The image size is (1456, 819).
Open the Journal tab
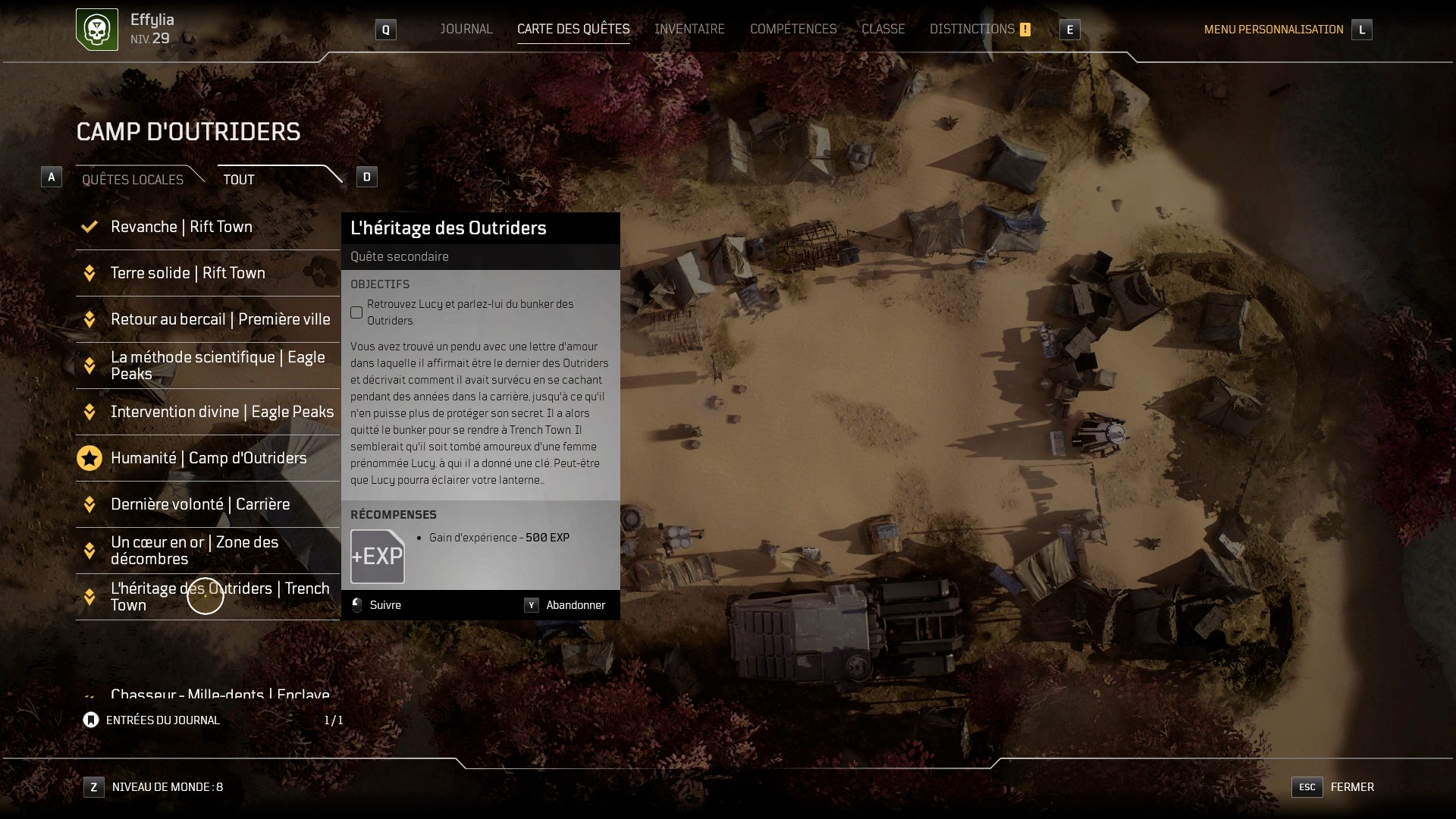pyautogui.click(x=466, y=29)
